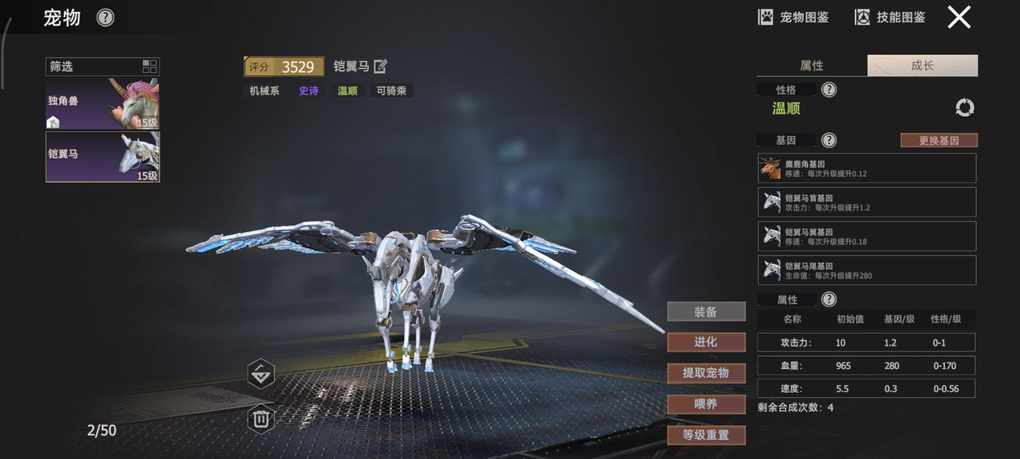This screenshot has height=459, width=1020.
Task: Select the 独角兽 pet in the list
Action: click(x=102, y=104)
